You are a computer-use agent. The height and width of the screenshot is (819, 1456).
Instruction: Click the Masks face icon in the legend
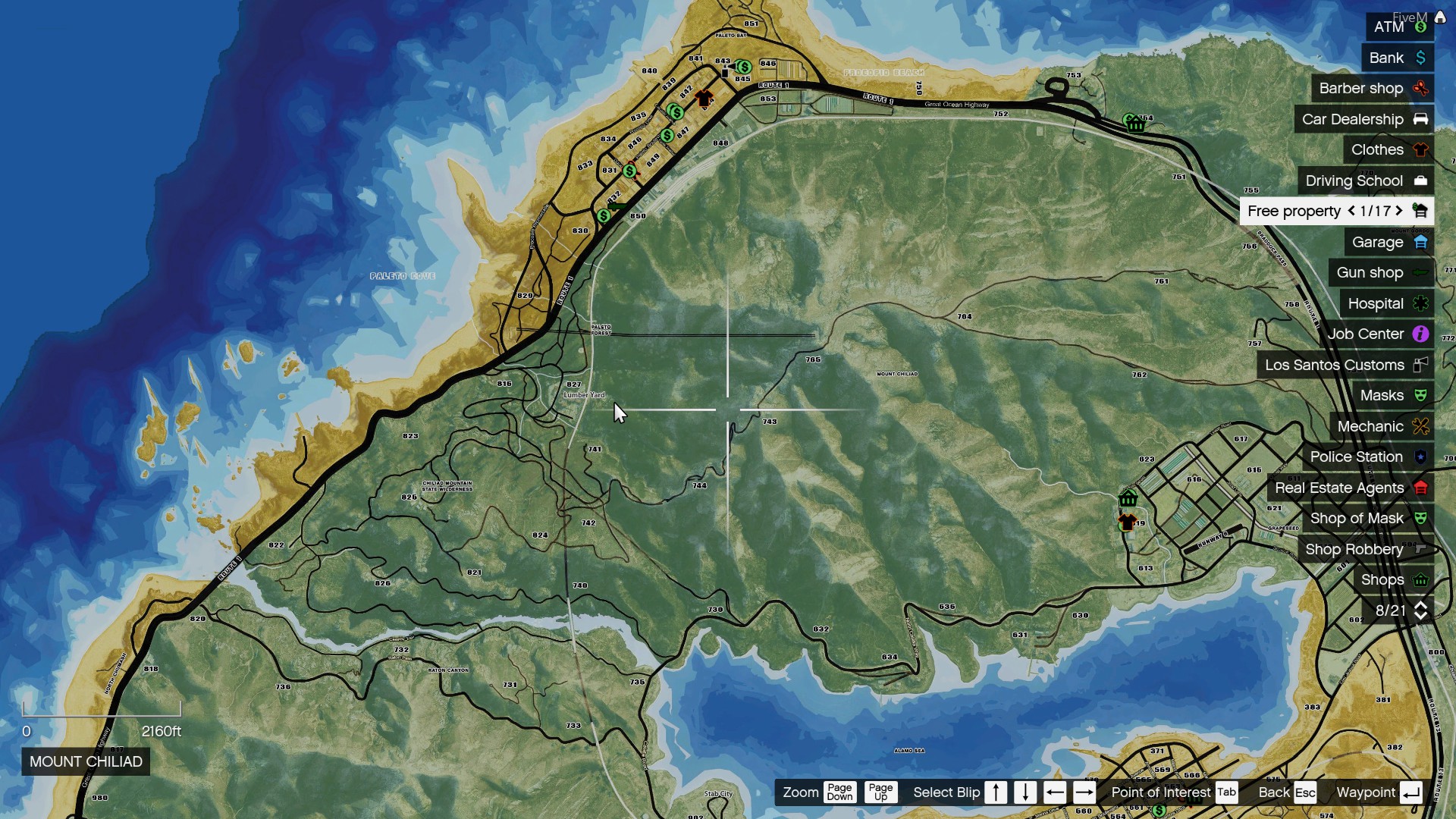[1421, 395]
